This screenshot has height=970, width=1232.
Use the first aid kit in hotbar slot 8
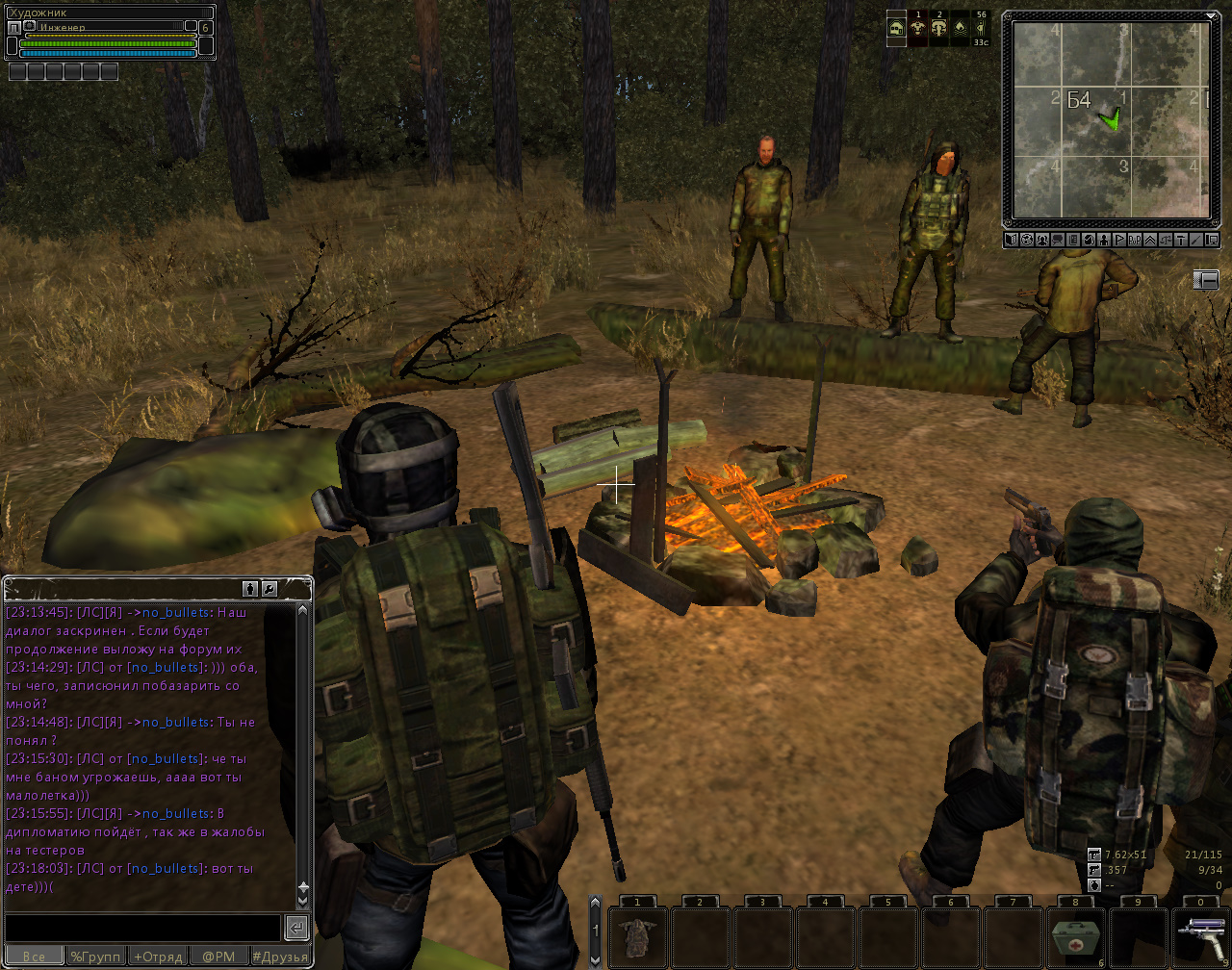[1076, 936]
